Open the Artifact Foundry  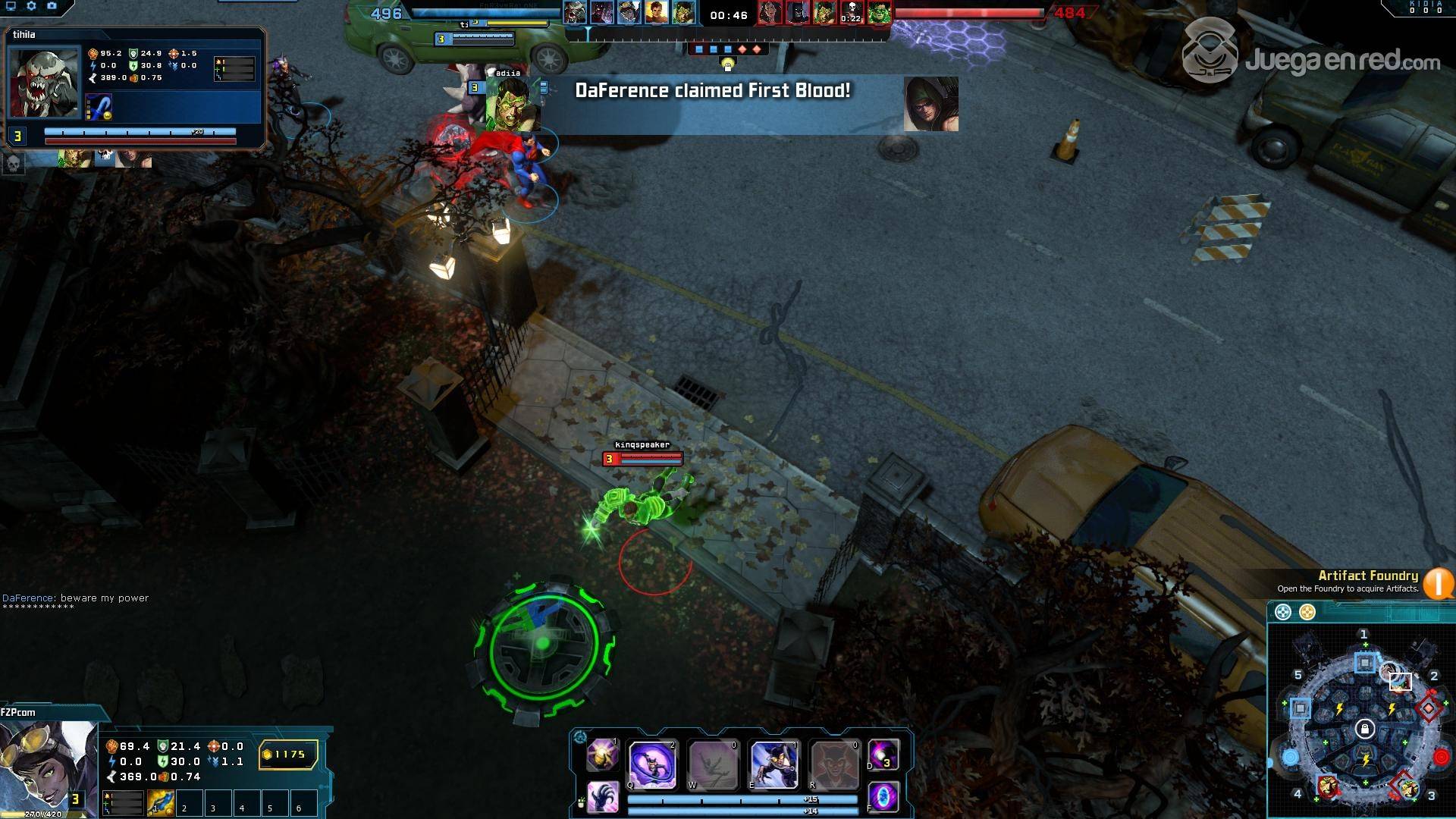[1438, 583]
